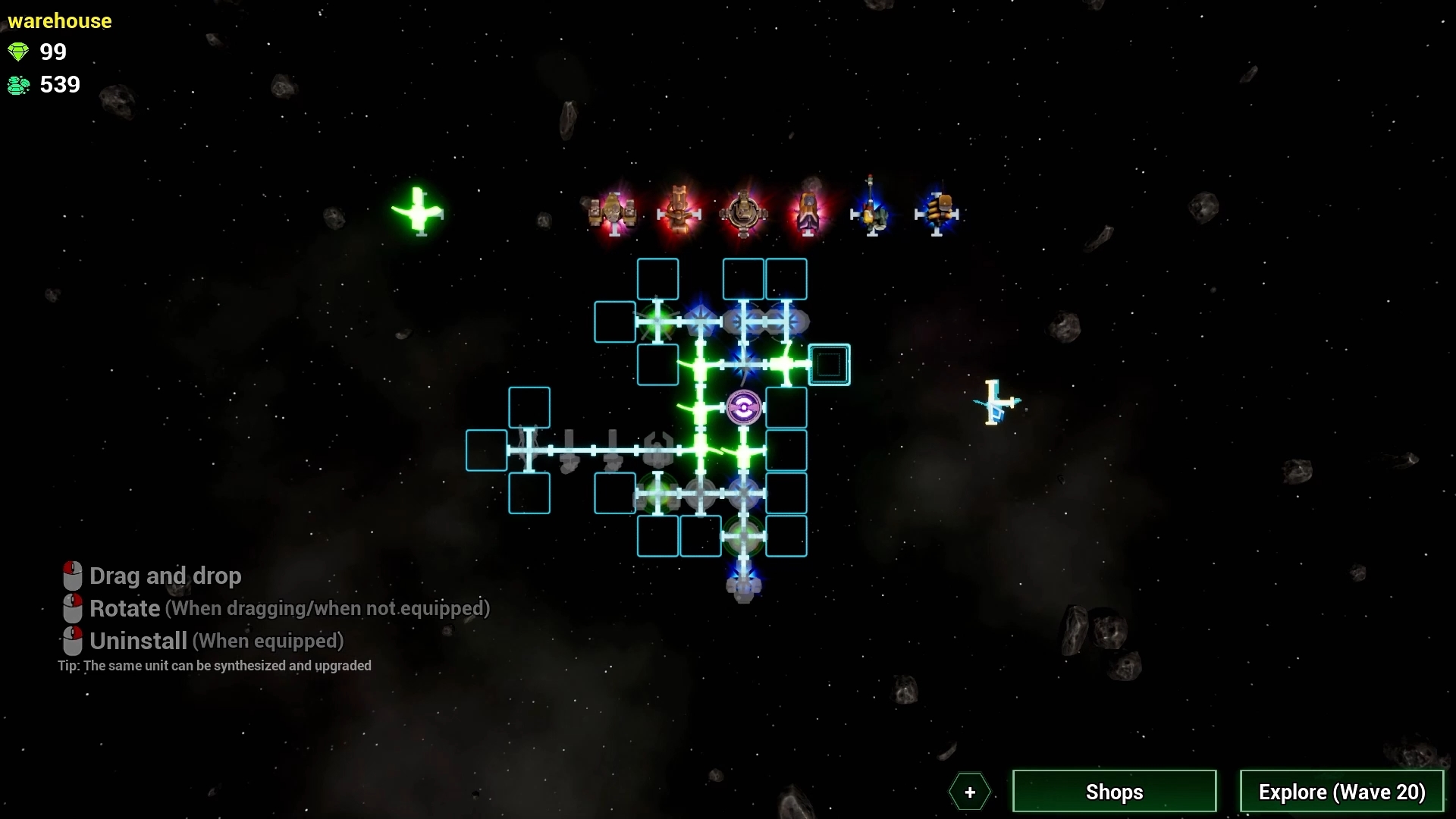Click the green engine module at the grid's bottom
The width and height of the screenshot is (1456, 819).
(742, 536)
